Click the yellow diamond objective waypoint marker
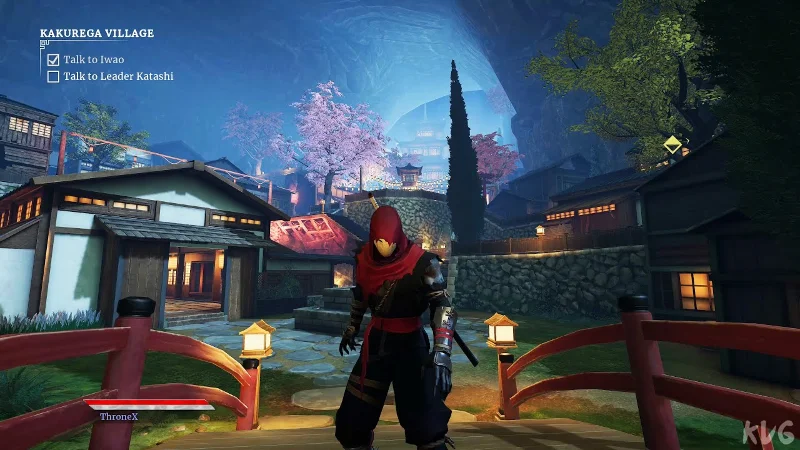800x450 pixels. [673, 144]
